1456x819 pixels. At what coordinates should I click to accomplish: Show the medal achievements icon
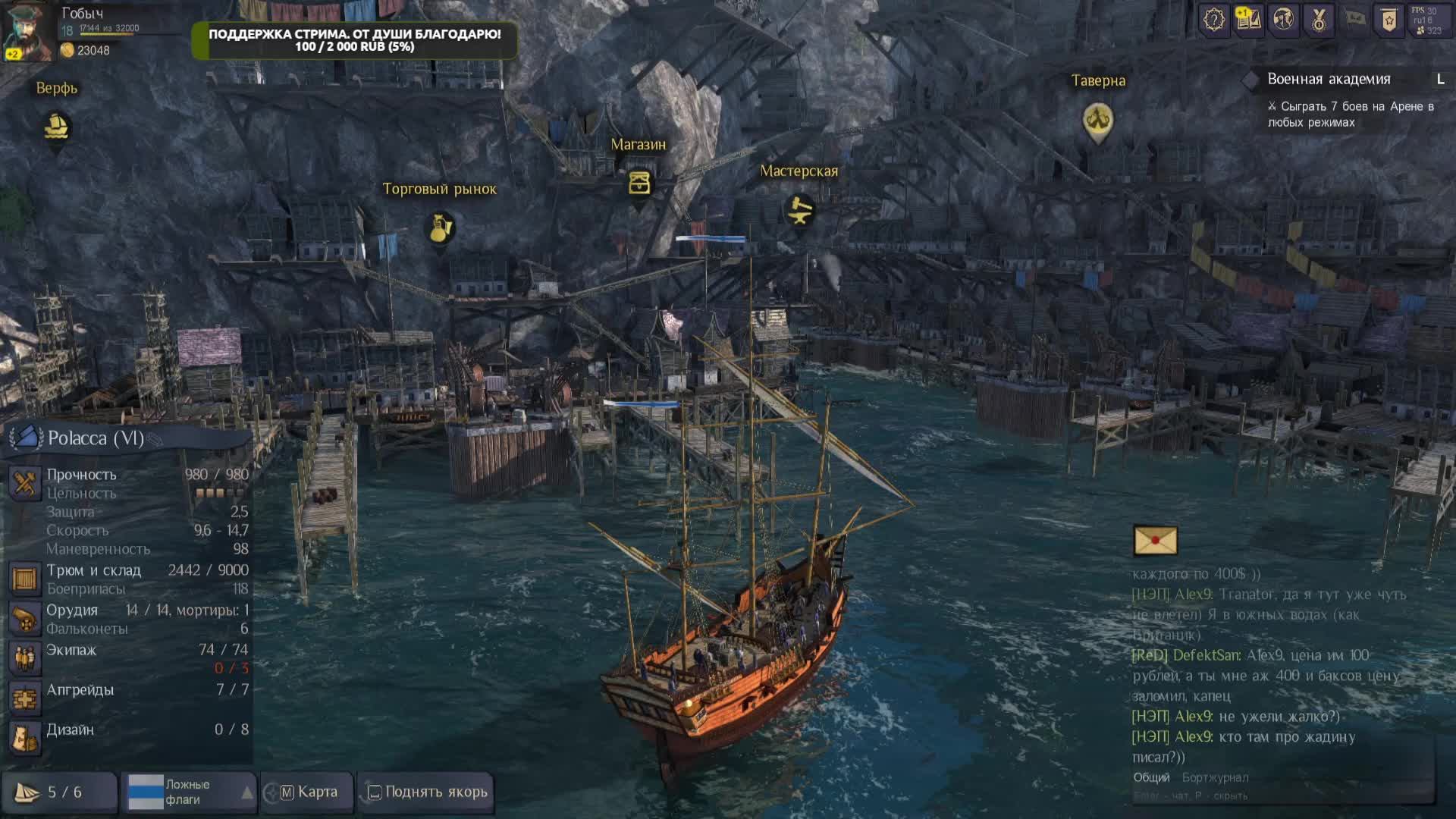[x=1319, y=20]
